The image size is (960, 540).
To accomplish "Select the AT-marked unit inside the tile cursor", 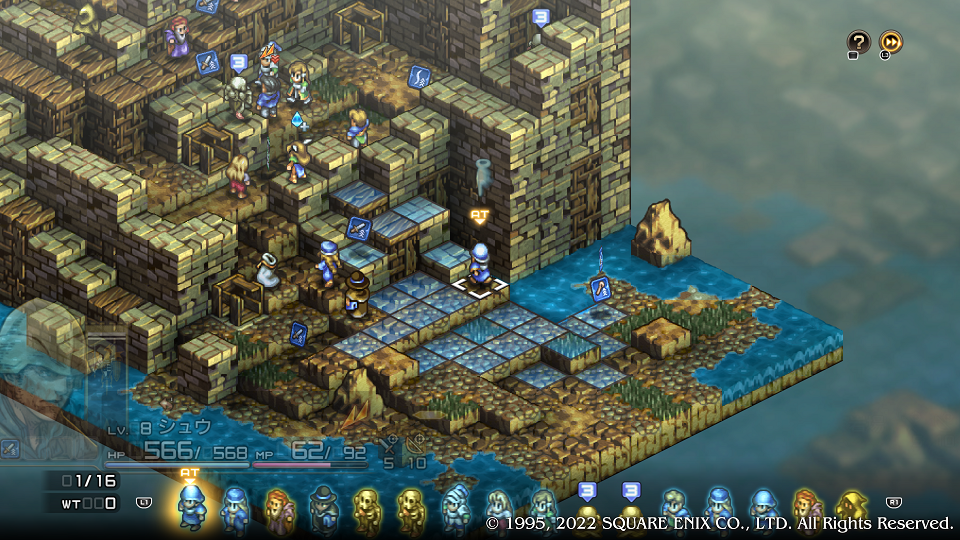I will tap(481, 265).
